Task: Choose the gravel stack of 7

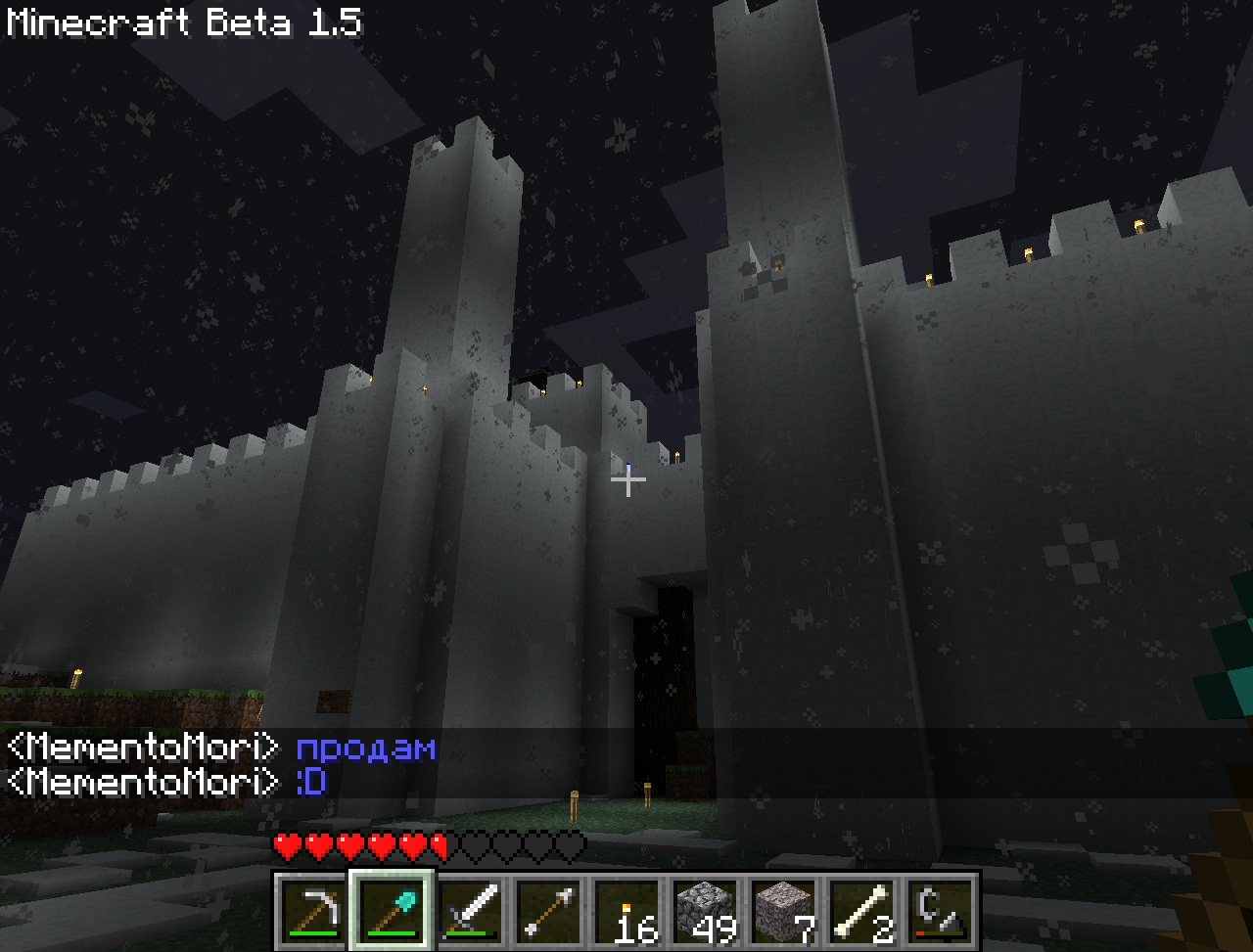Action: coord(783,910)
